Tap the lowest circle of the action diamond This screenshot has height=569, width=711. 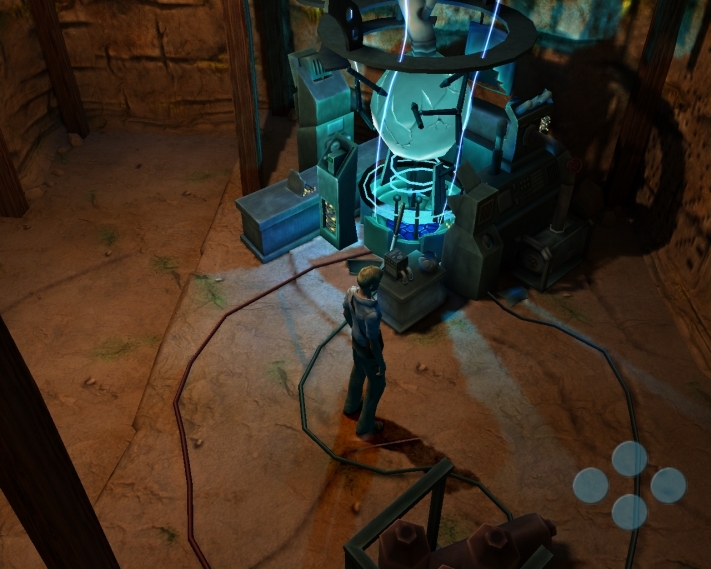pos(629,512)
